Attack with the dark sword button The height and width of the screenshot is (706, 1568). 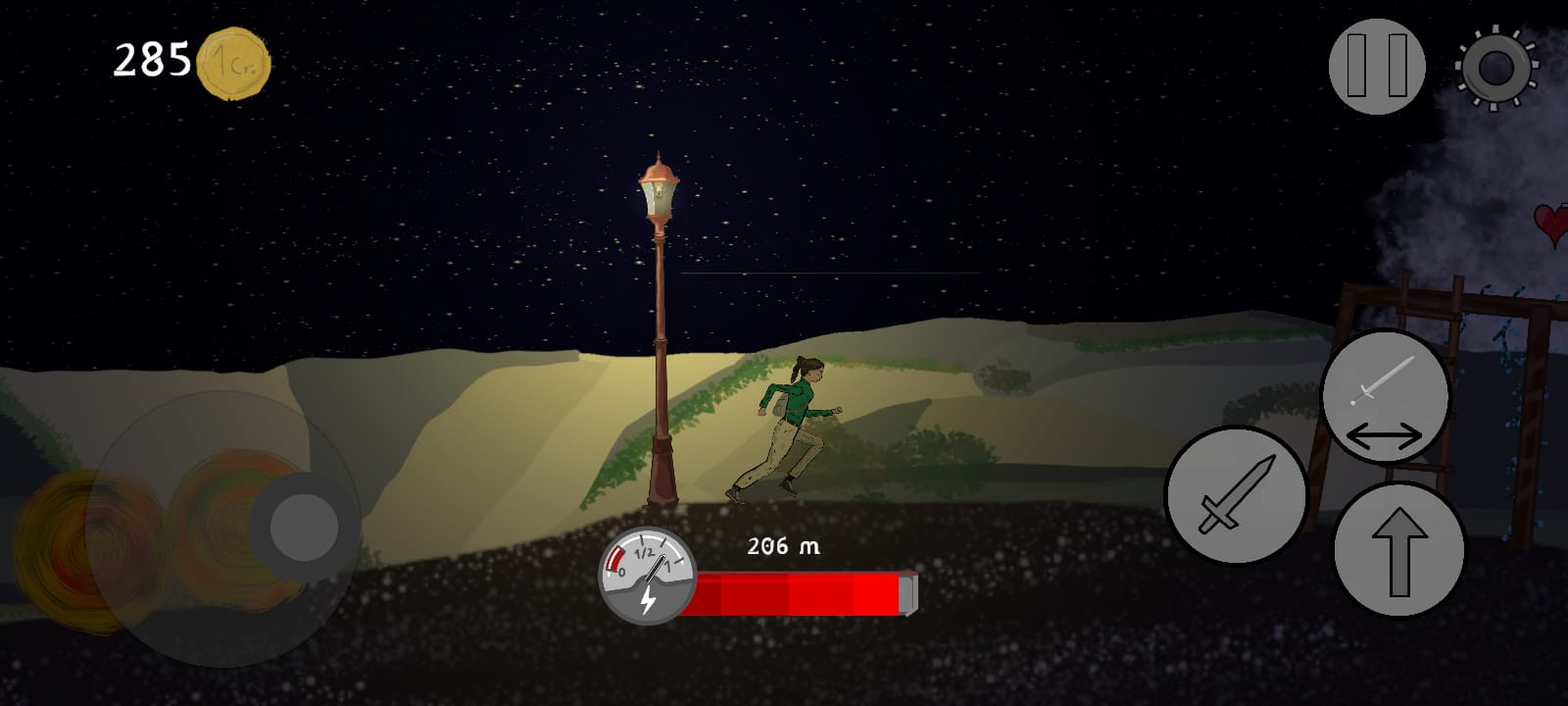(1236, 495)
